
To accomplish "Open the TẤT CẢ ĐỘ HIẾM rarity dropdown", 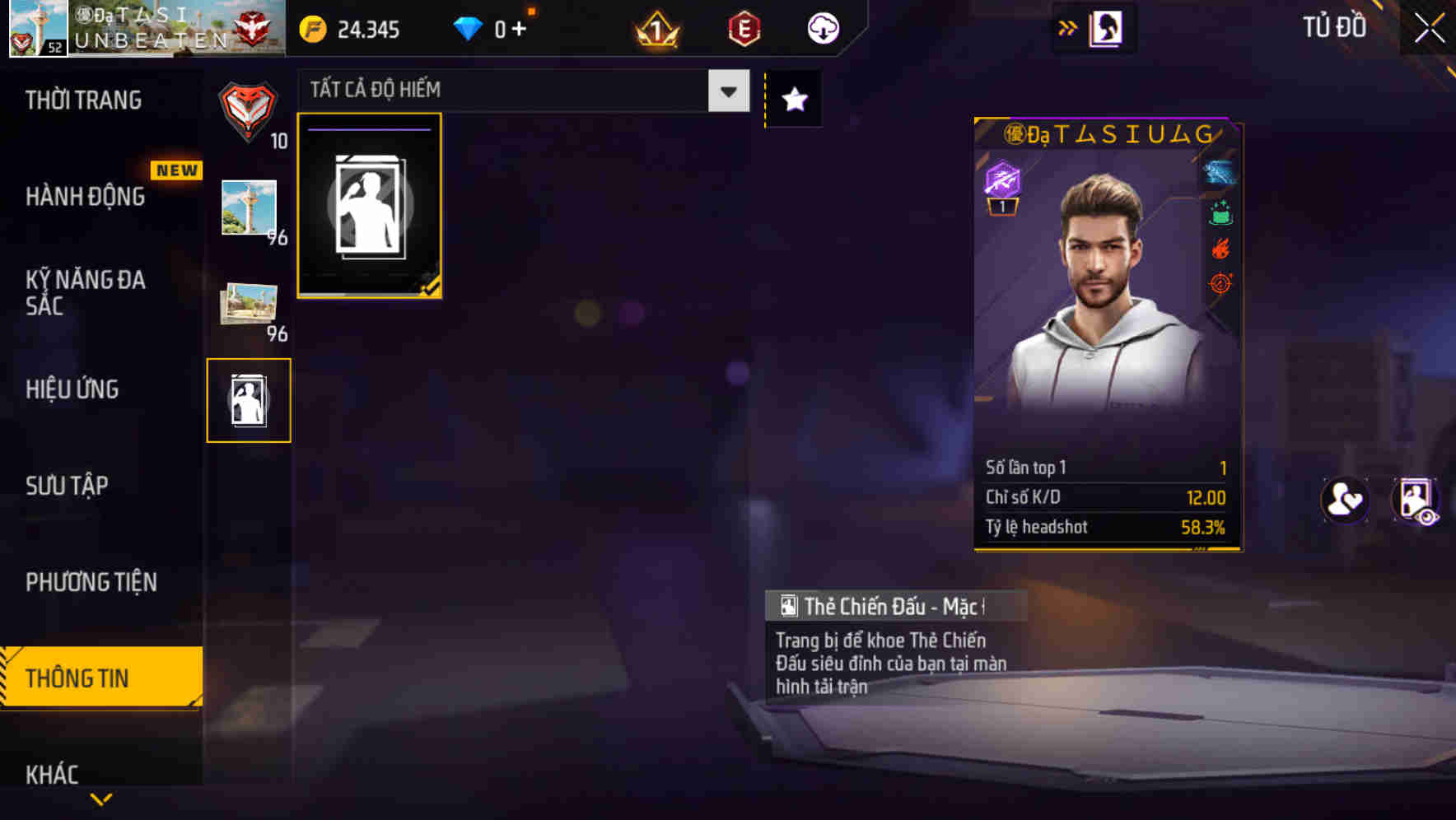I will 519,90.
